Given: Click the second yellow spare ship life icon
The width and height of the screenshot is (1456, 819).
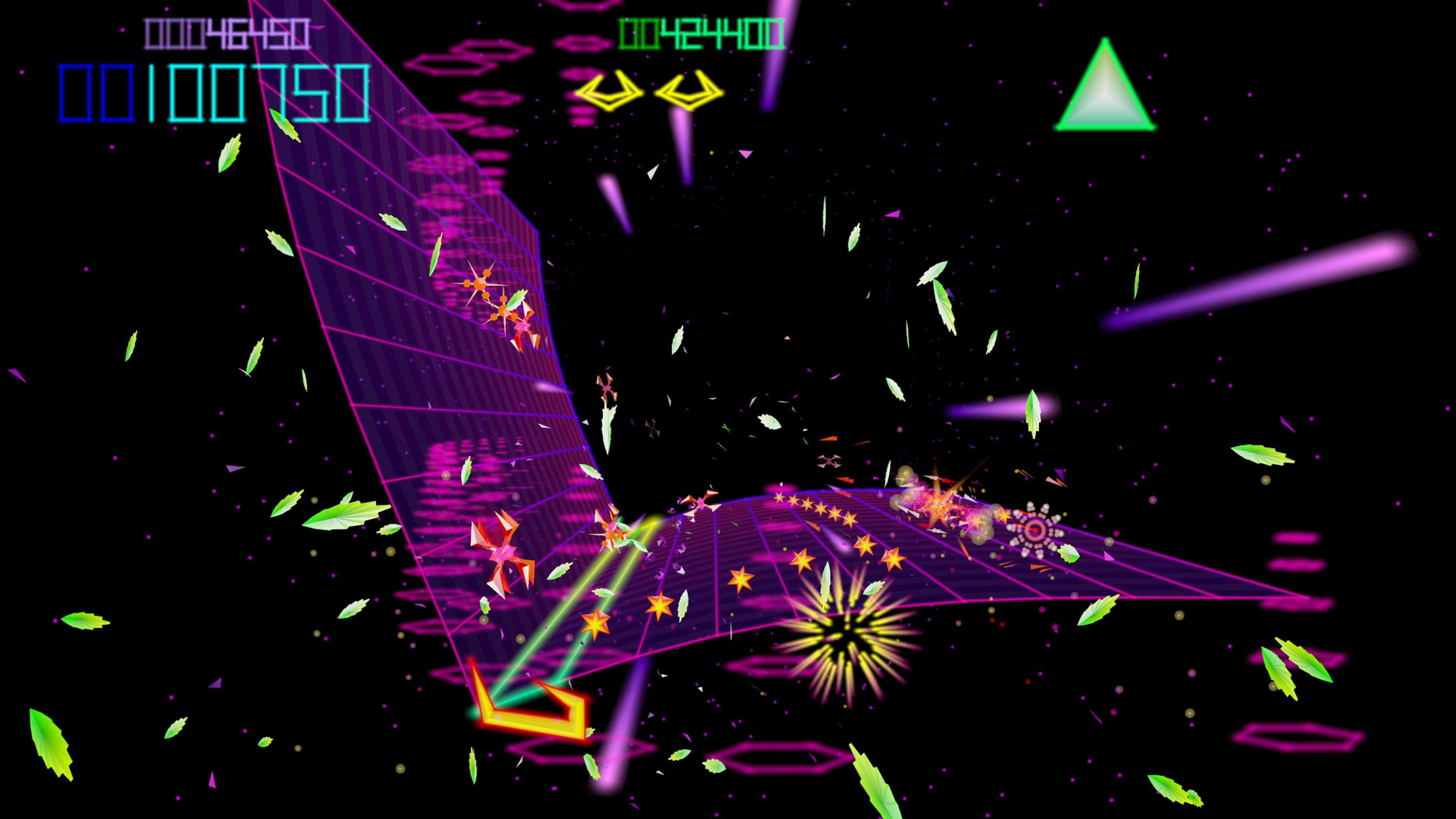Looking at the screenshot, I should [687, 91].
